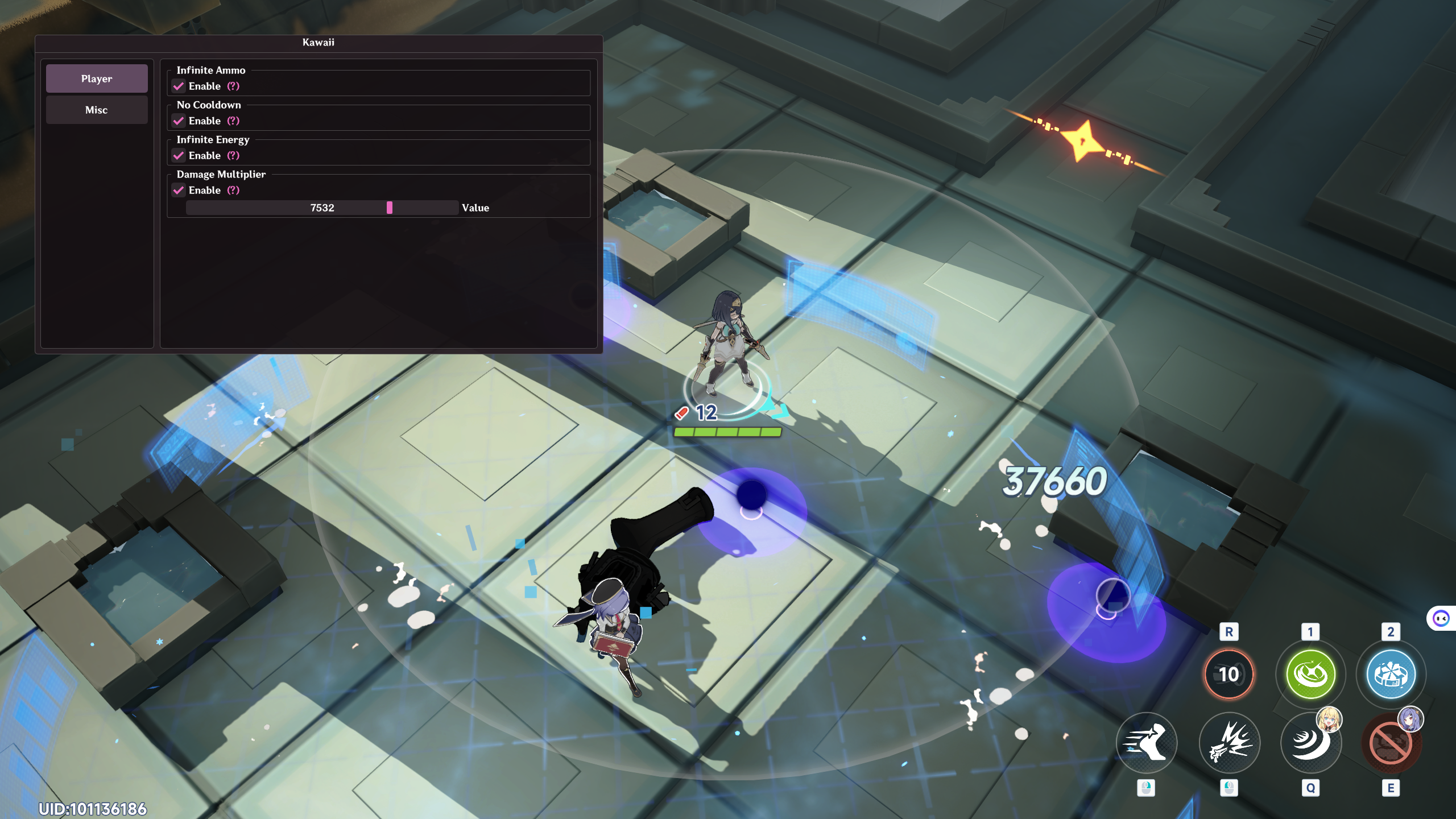
Task: Activate the dash boot ability
Action: [1146, 742]
